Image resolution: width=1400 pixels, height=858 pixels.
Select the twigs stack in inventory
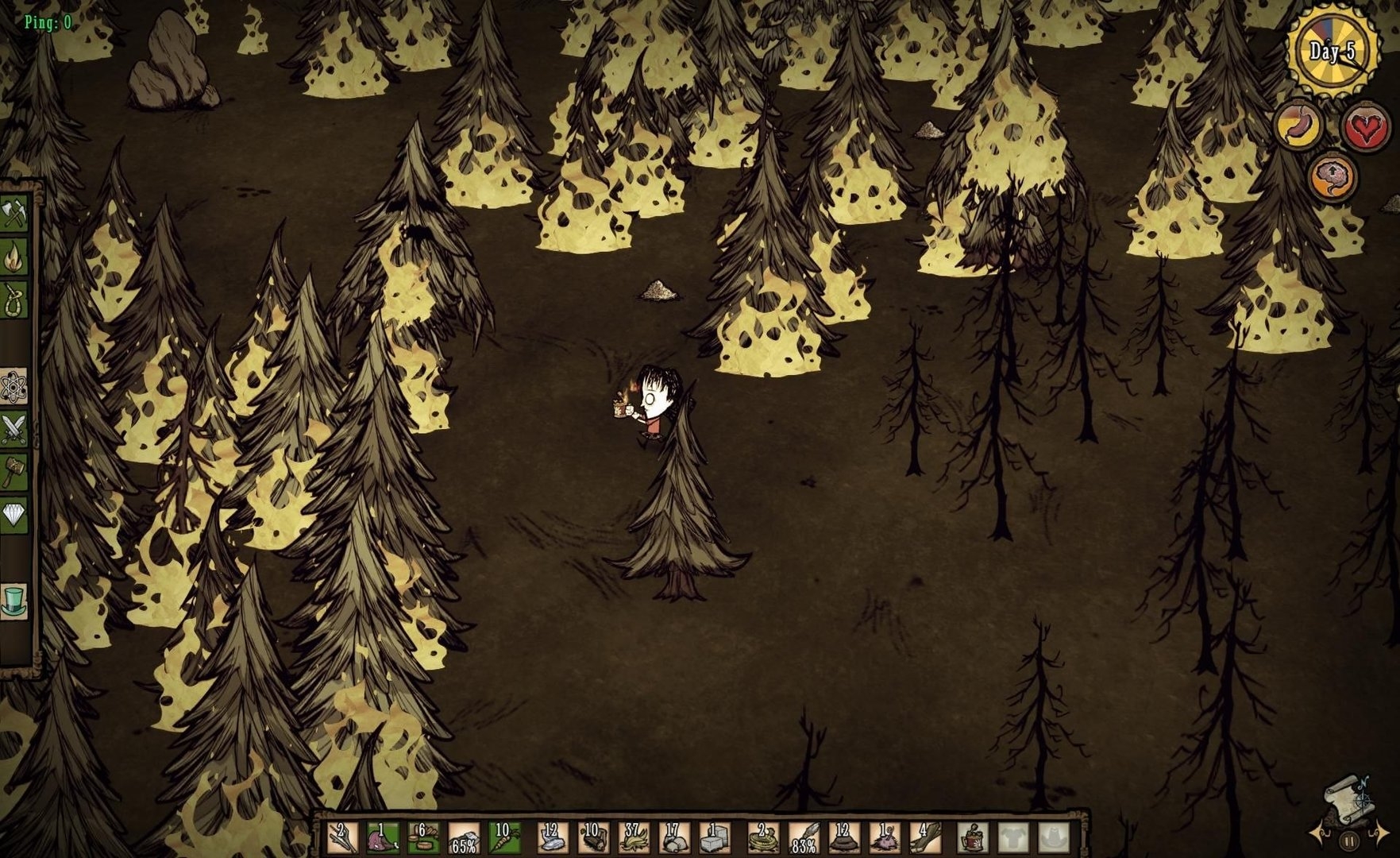pyautogui.click(x=342, y=838)
